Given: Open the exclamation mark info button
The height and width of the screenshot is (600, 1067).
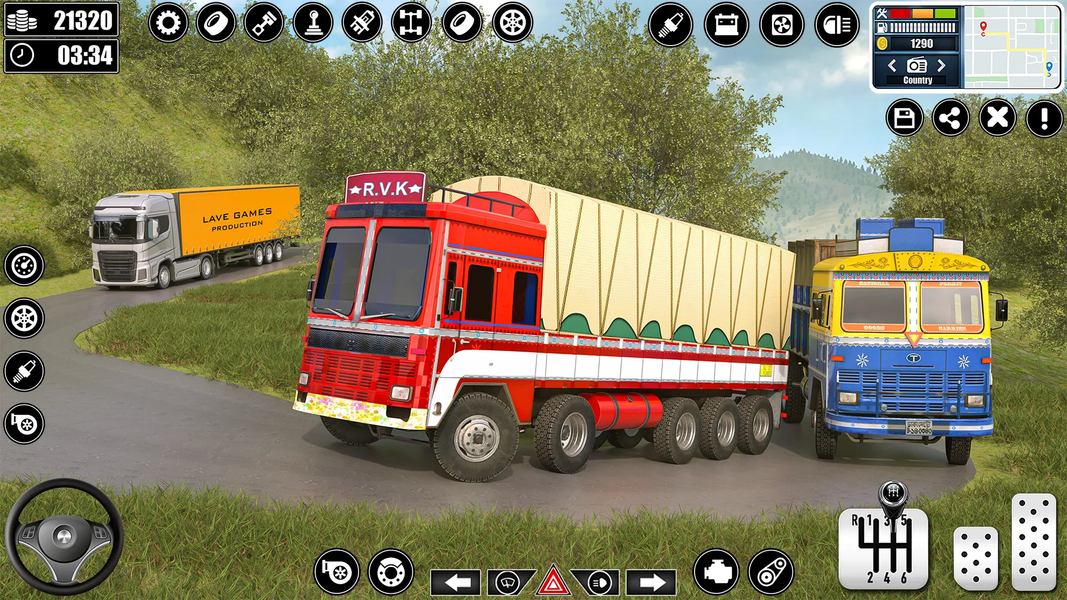Looking at the screenshot, I should click(1044, 118).
